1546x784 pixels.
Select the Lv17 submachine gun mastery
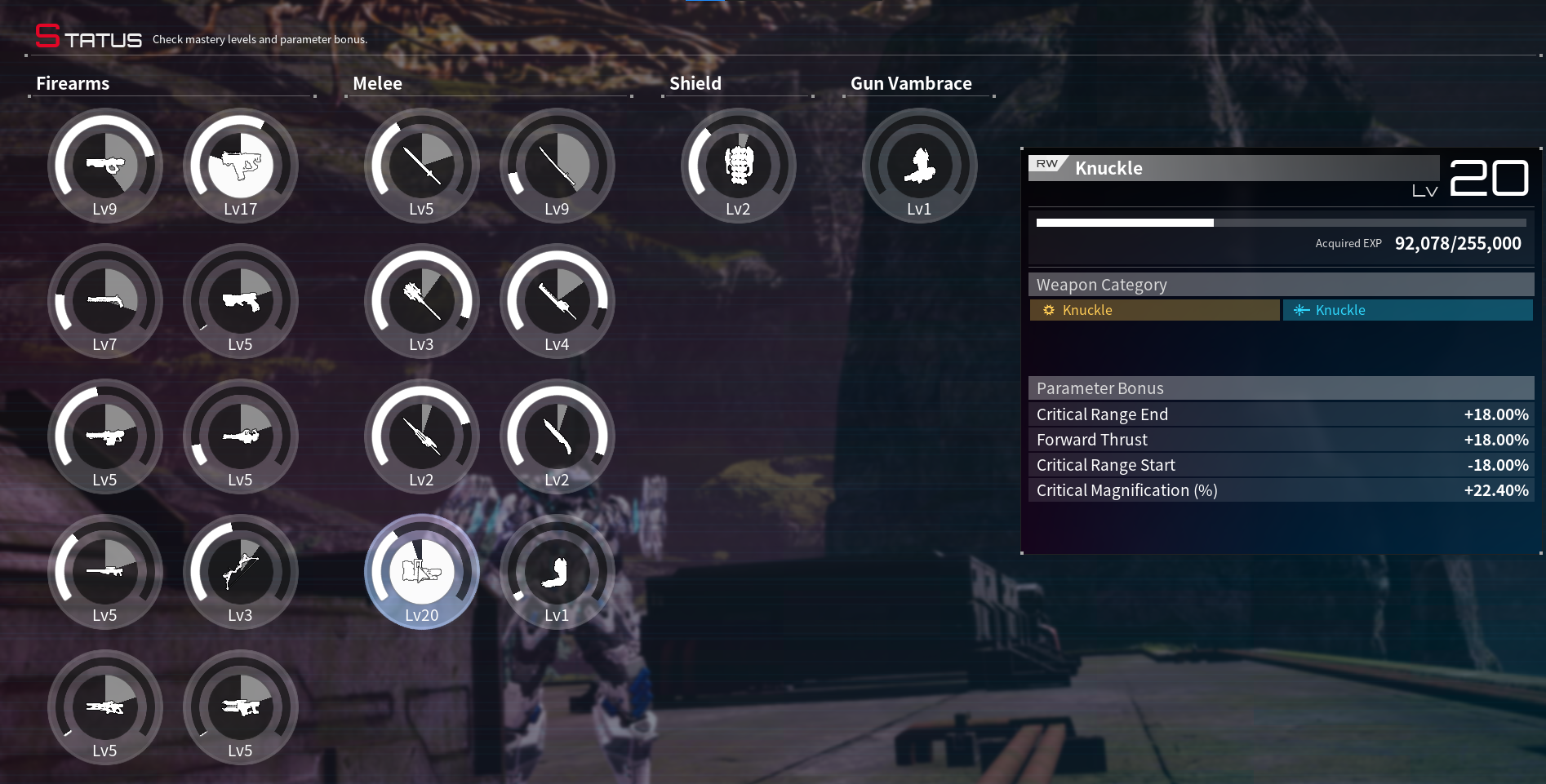[x=240, y=166]
